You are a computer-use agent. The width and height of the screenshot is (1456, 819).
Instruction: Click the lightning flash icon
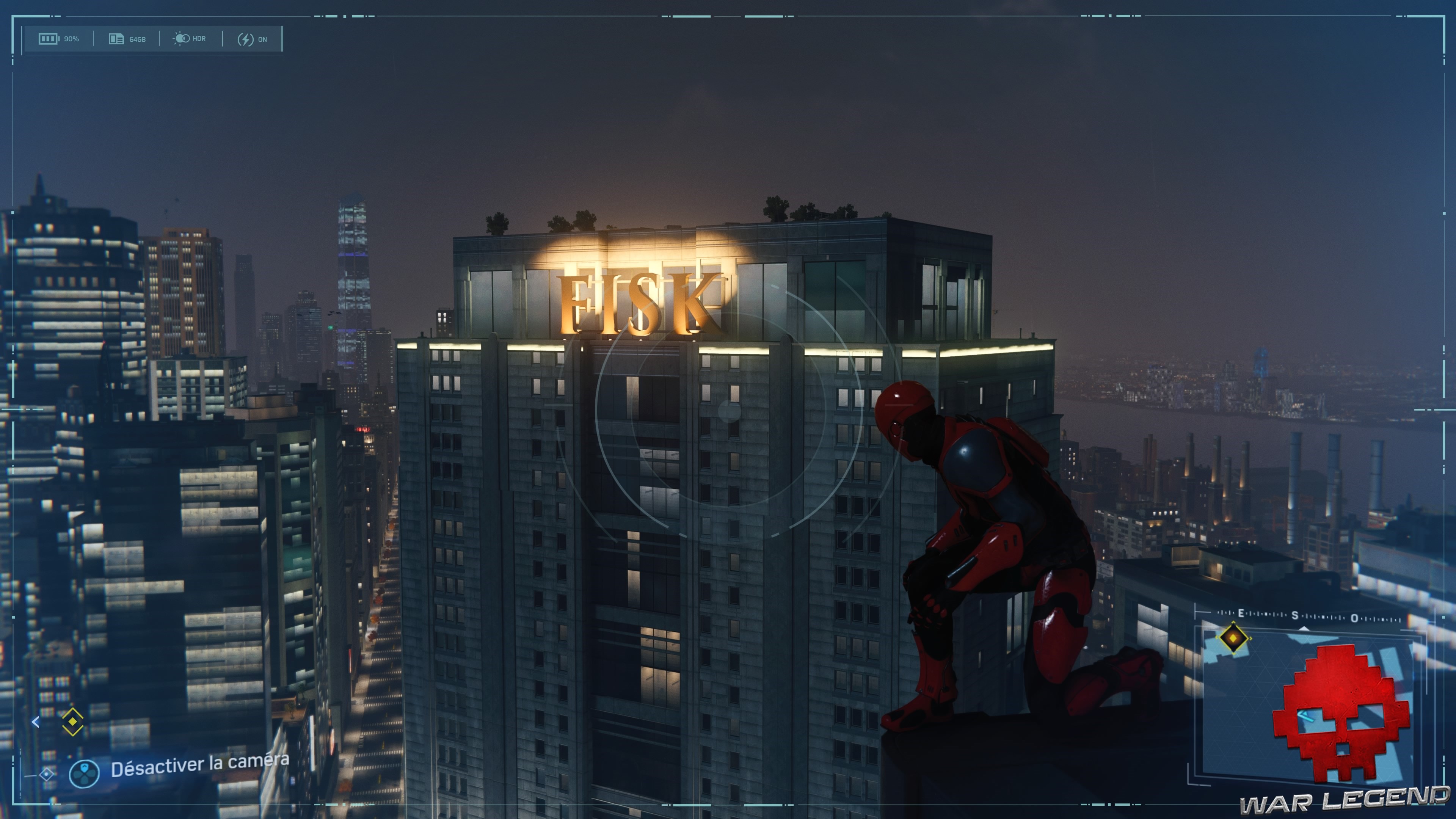[x=245, y=39]
